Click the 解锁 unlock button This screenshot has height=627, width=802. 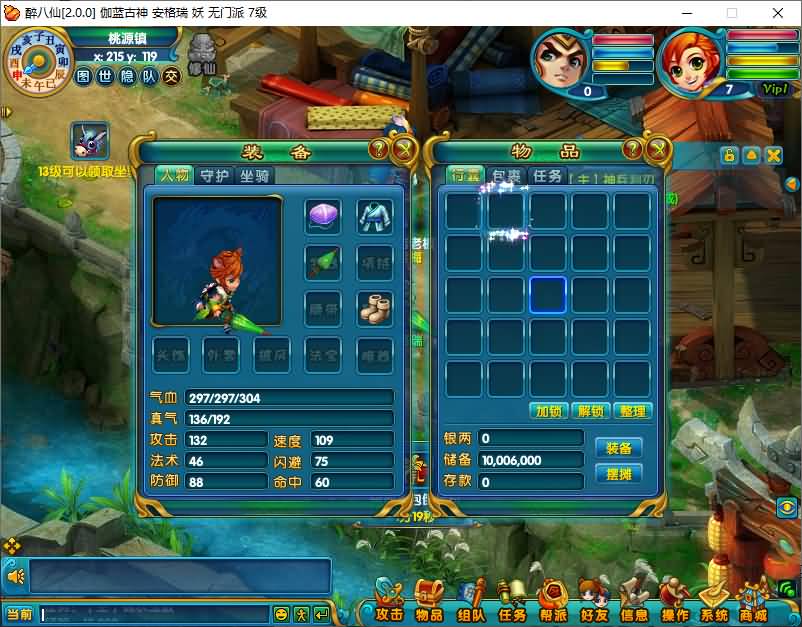coord(591,411)
